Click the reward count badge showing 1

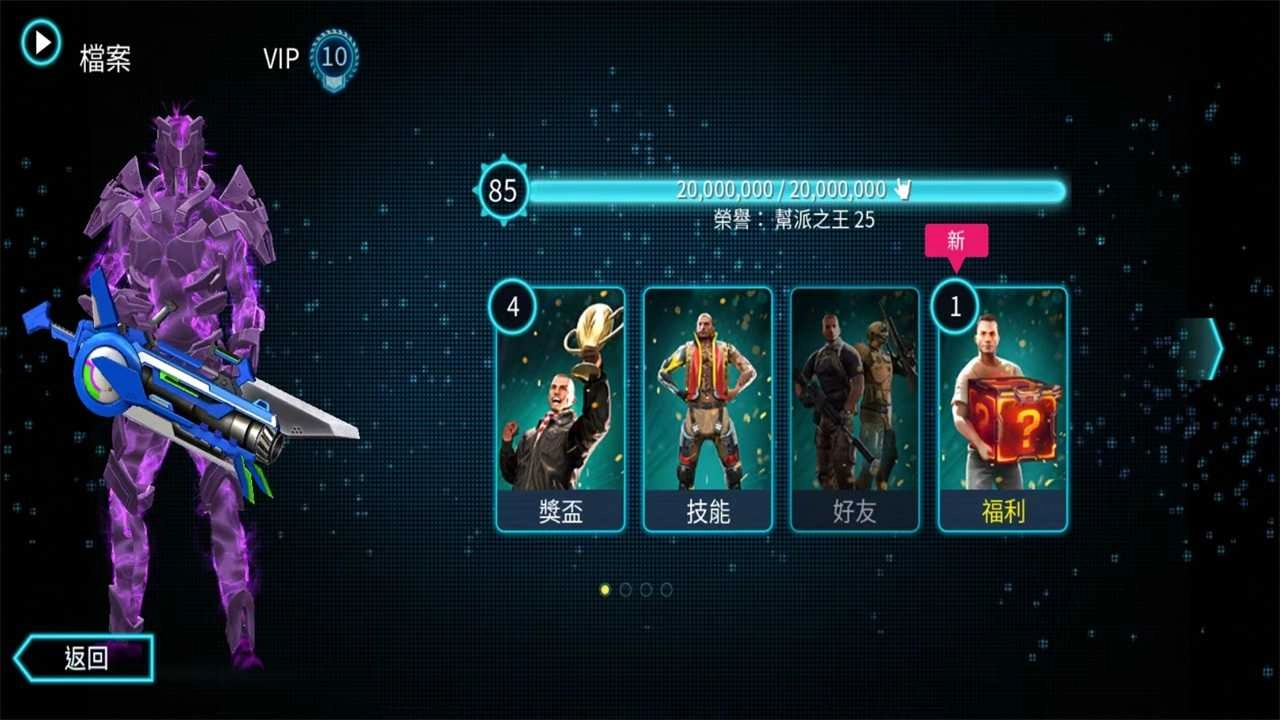pos(954,308)
